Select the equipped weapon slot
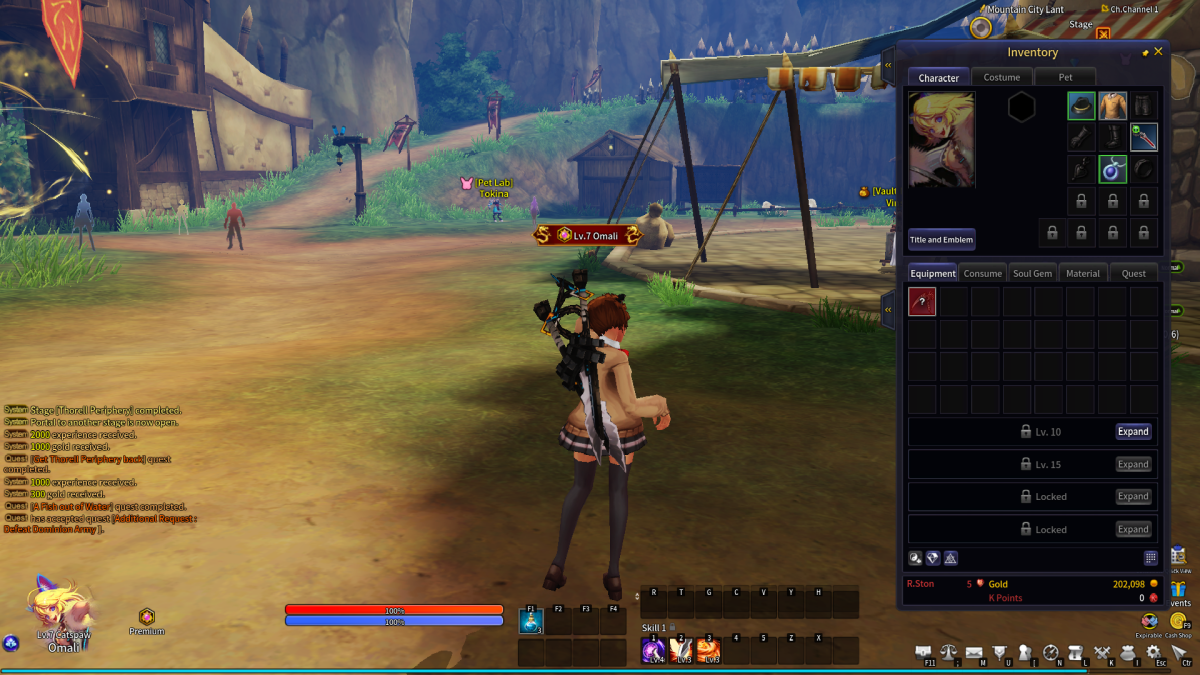This screenshot has height=675, width=1200. tap(1143, 137)
